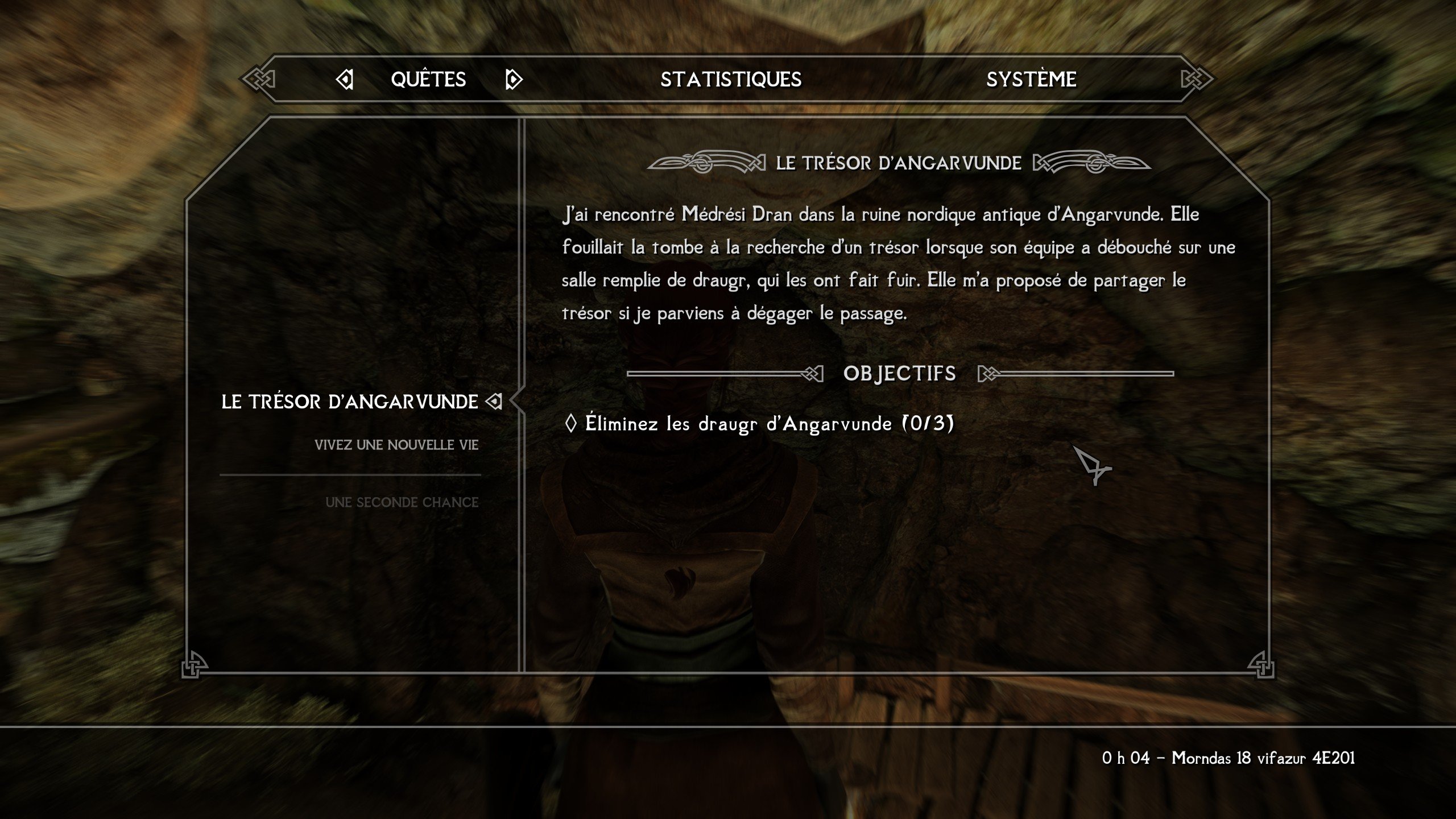
Task: Click the left arrow beside Quêtes
Action: pos(345,79)
